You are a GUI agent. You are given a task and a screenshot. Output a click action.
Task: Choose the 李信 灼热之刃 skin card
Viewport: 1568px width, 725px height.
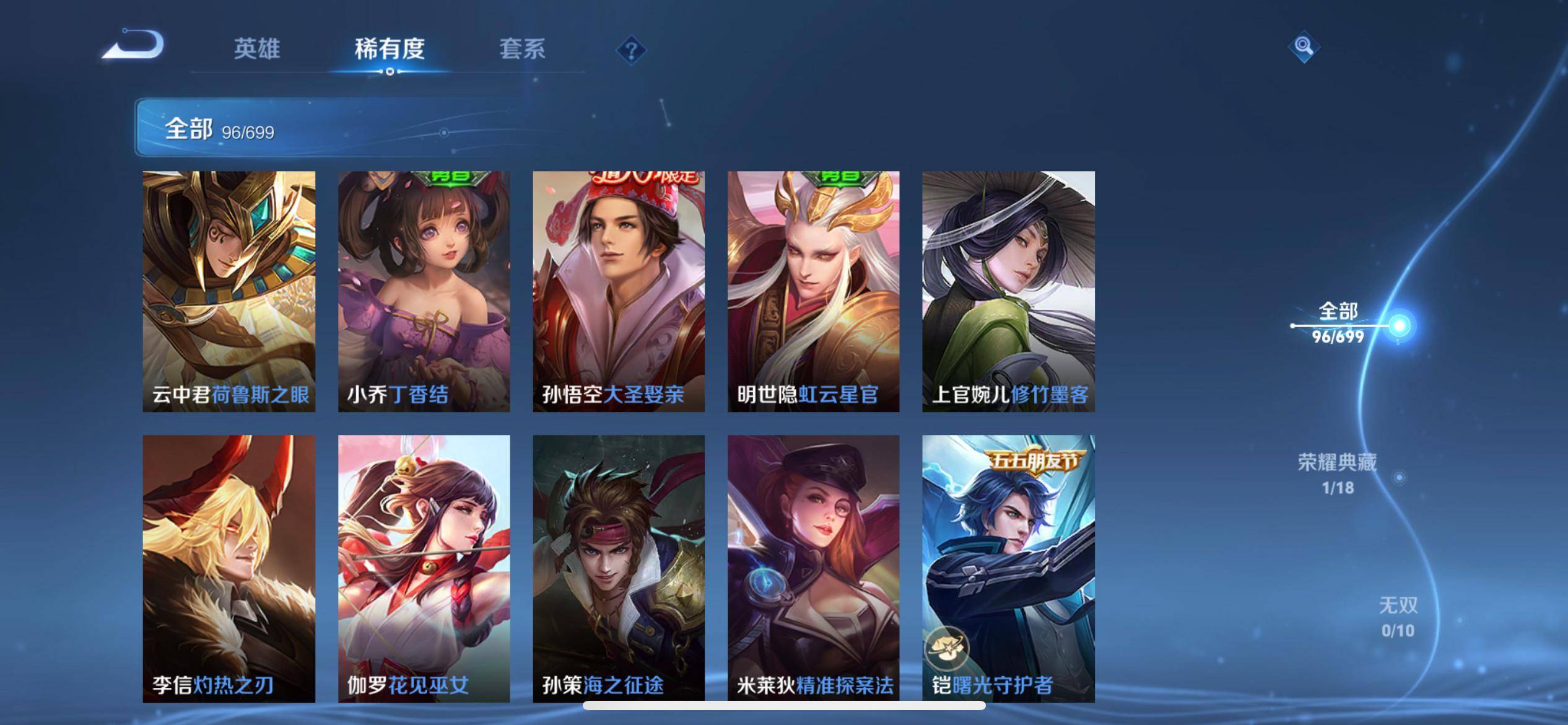[229, 568]
